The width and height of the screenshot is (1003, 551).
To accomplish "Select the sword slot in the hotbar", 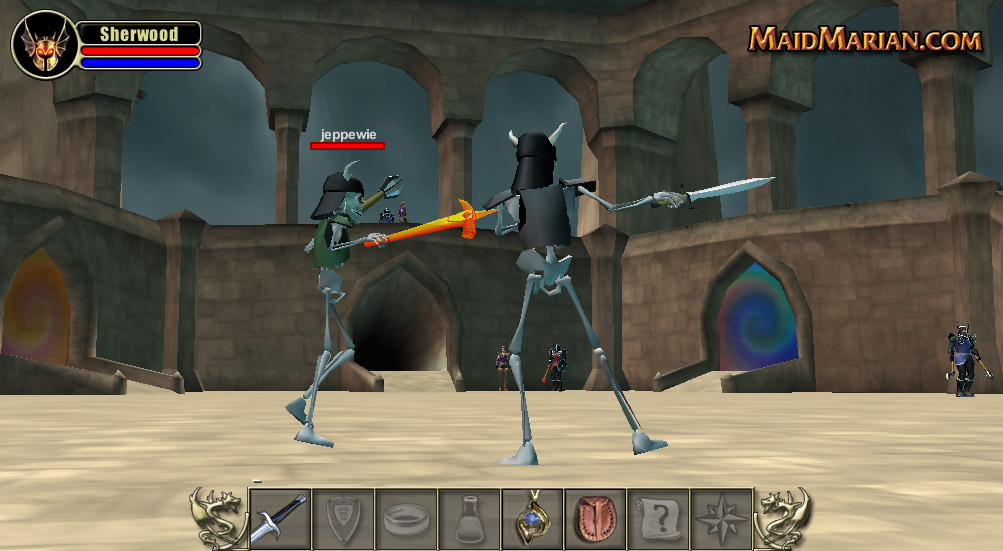I will 279,518.
